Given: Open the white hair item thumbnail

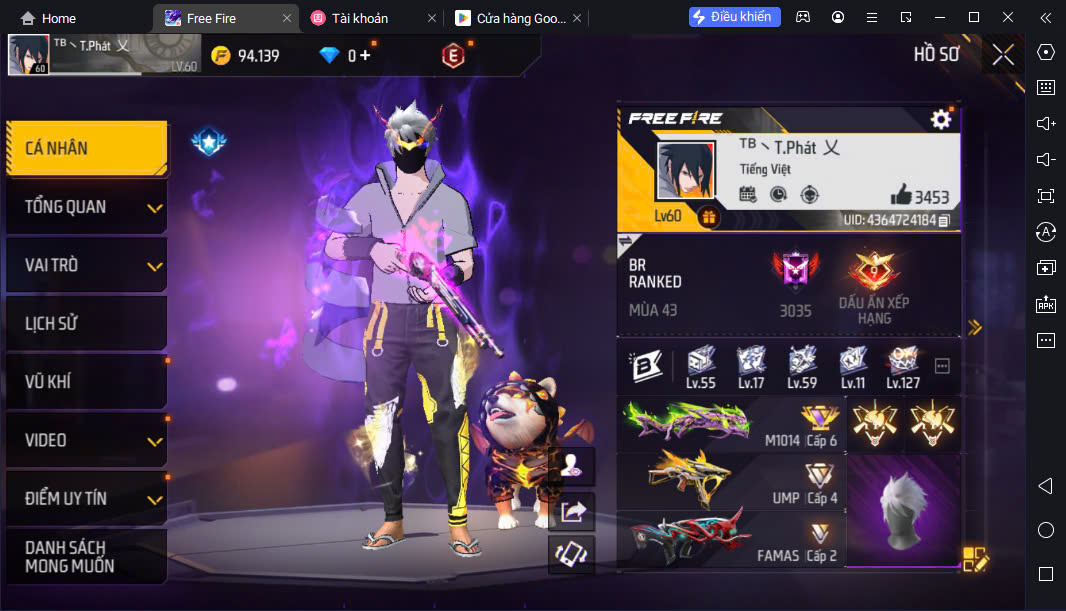Looking at the screenshot, I should point(902,512).
